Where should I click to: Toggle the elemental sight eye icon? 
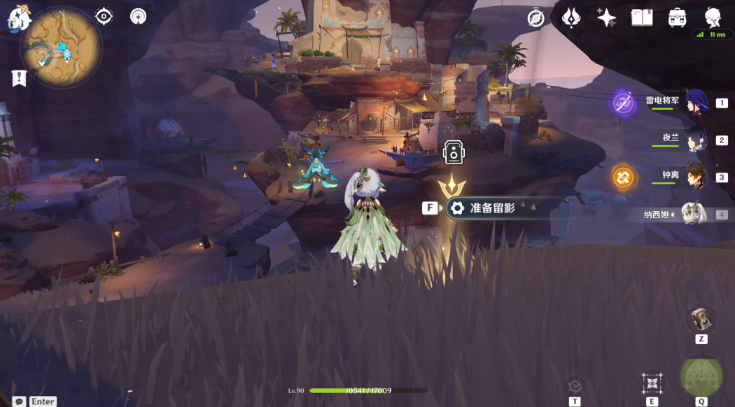click(104, 16)
